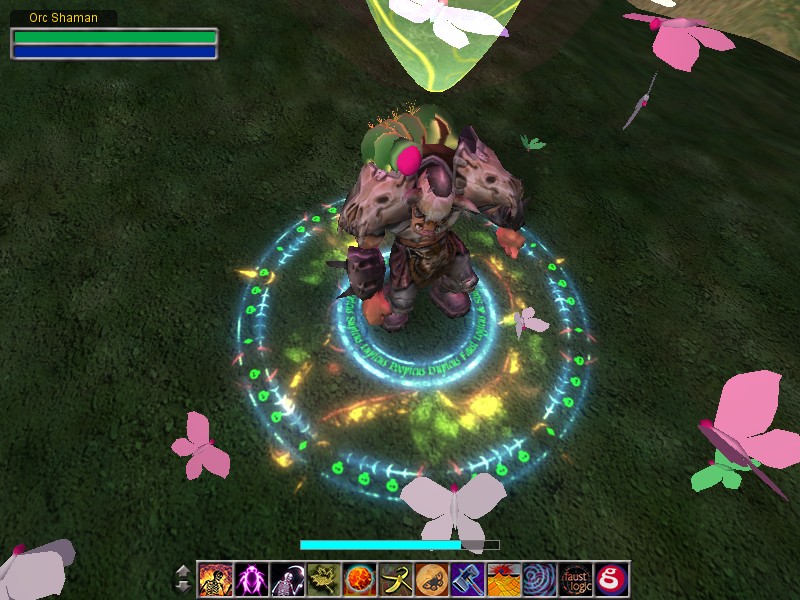Select the blue hammer skill
This screenshot has width=800, height=600.
[x=468, y=579]
